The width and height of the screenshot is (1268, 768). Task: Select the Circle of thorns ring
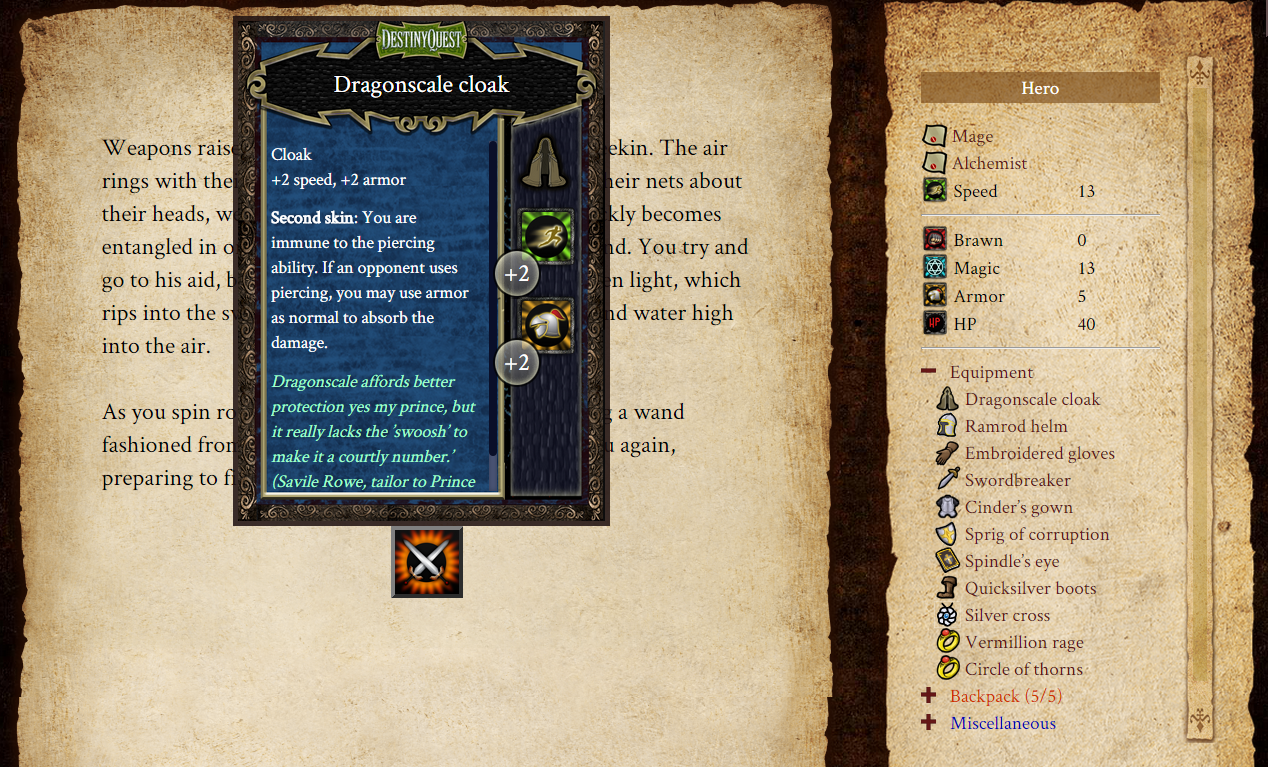coord(1023,669)
